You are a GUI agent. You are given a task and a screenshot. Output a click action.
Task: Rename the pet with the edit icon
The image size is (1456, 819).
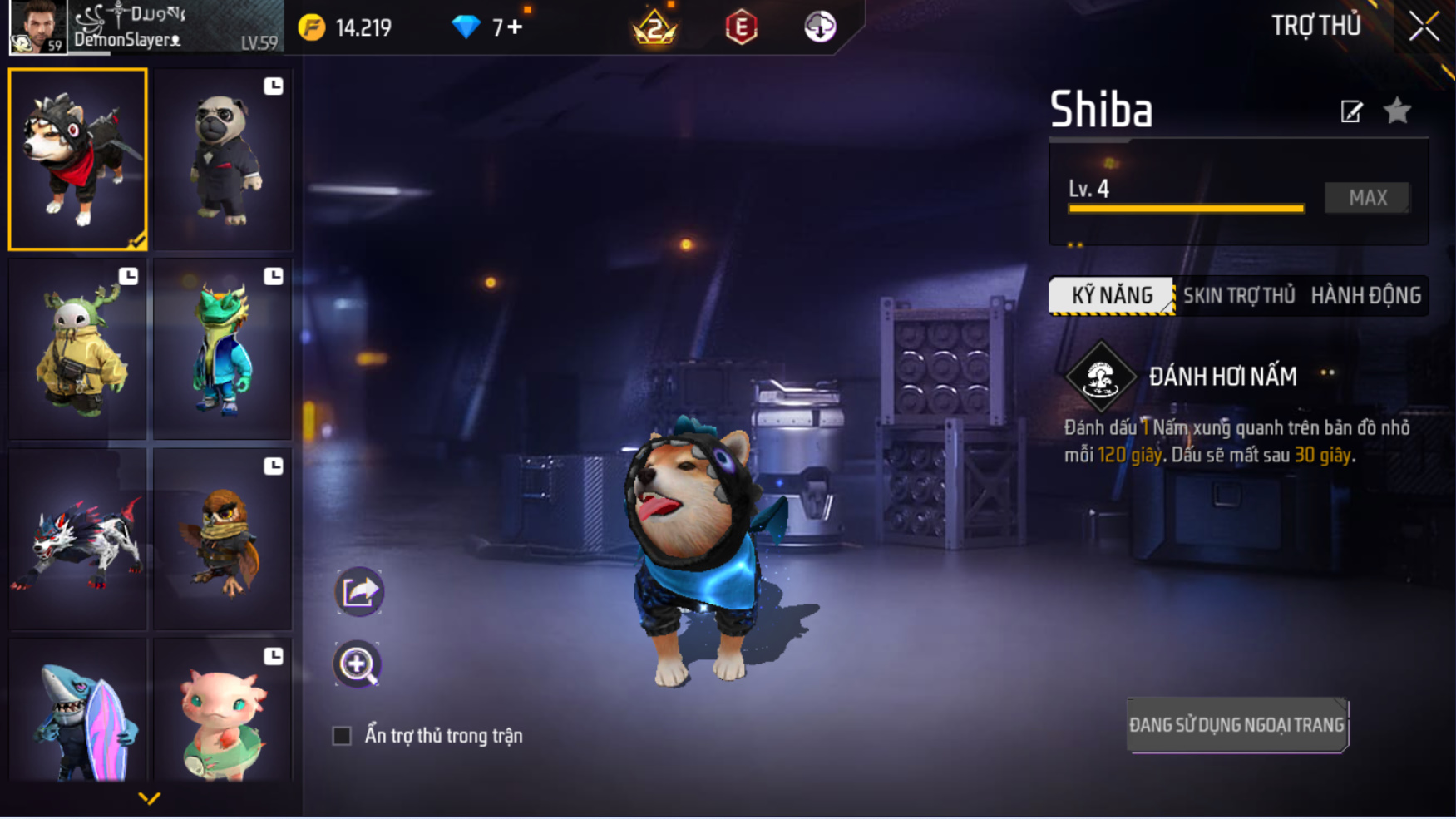[1351, 111]
